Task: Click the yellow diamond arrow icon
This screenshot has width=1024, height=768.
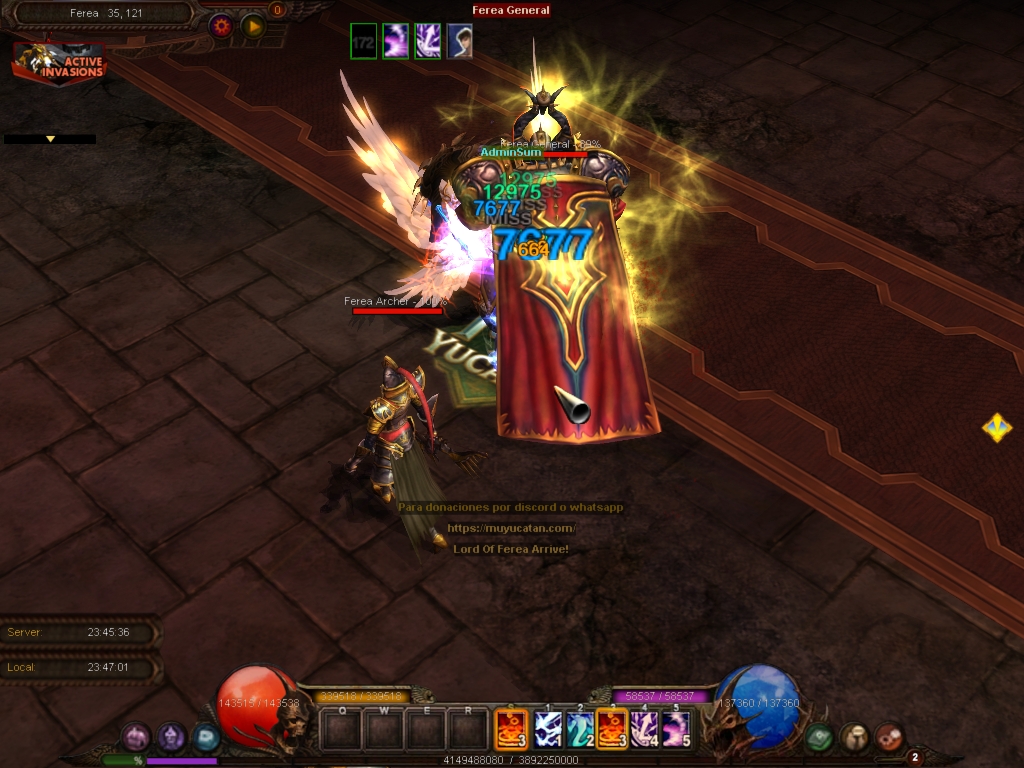Action: [x=996, y=429]
